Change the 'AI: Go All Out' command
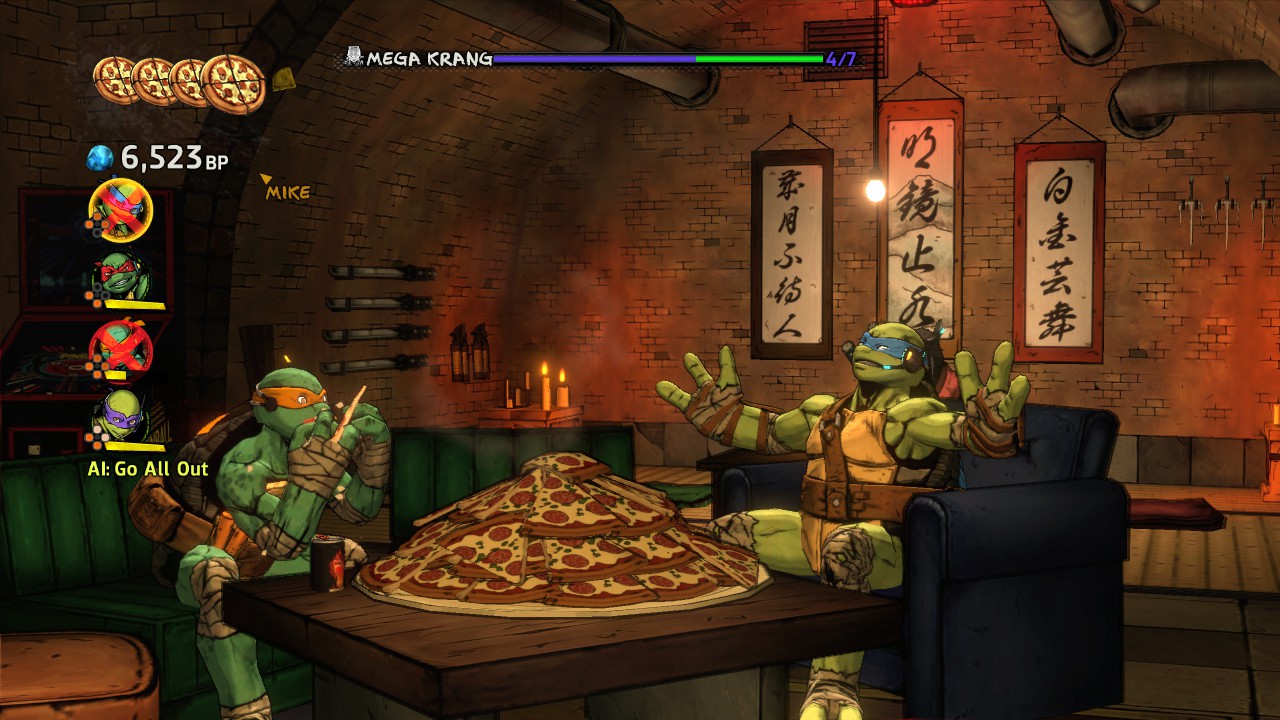 (147, 468)
